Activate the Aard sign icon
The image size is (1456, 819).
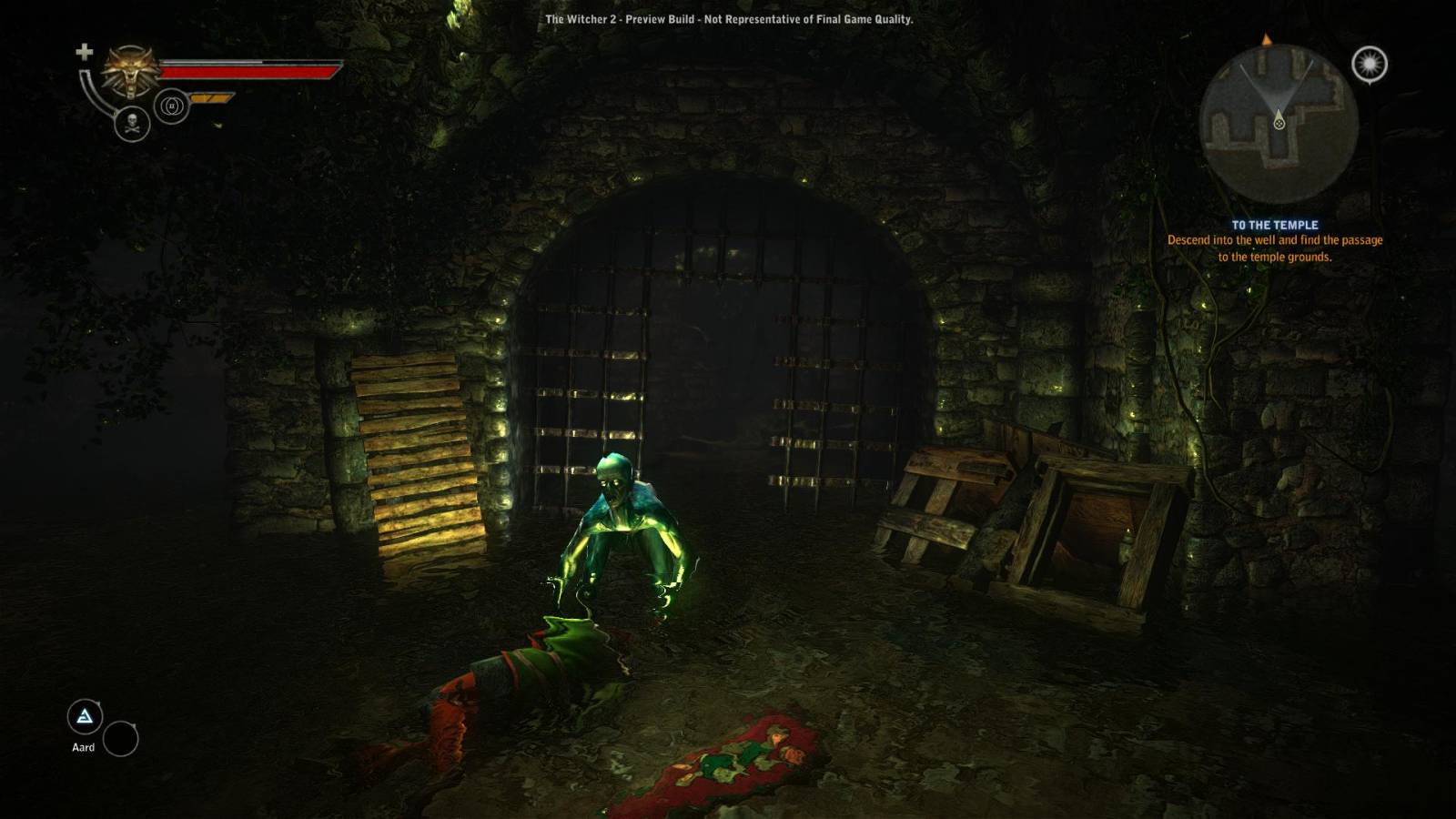tap(85, 717)
